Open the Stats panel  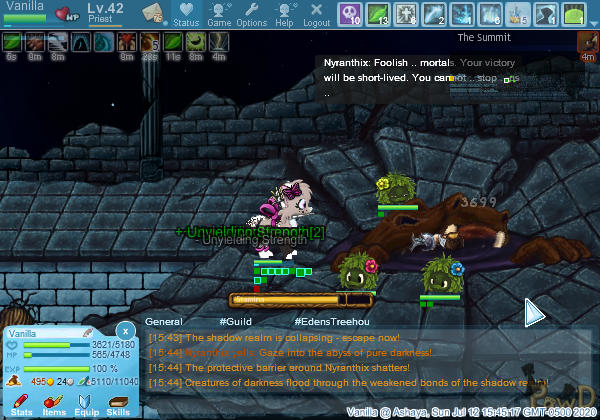pos(21,404)
